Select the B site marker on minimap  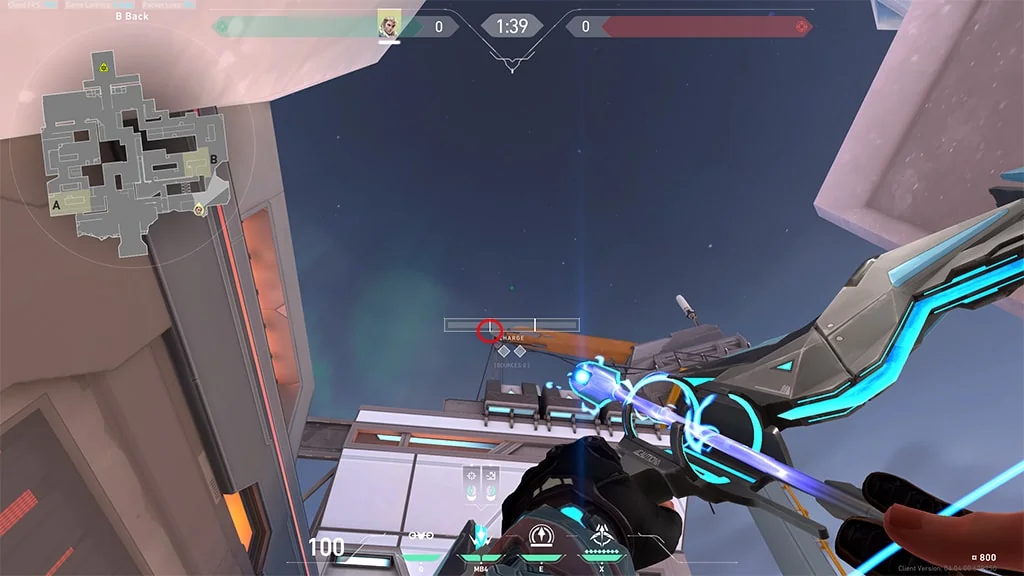pyautogui.click(x=214, y=161)
